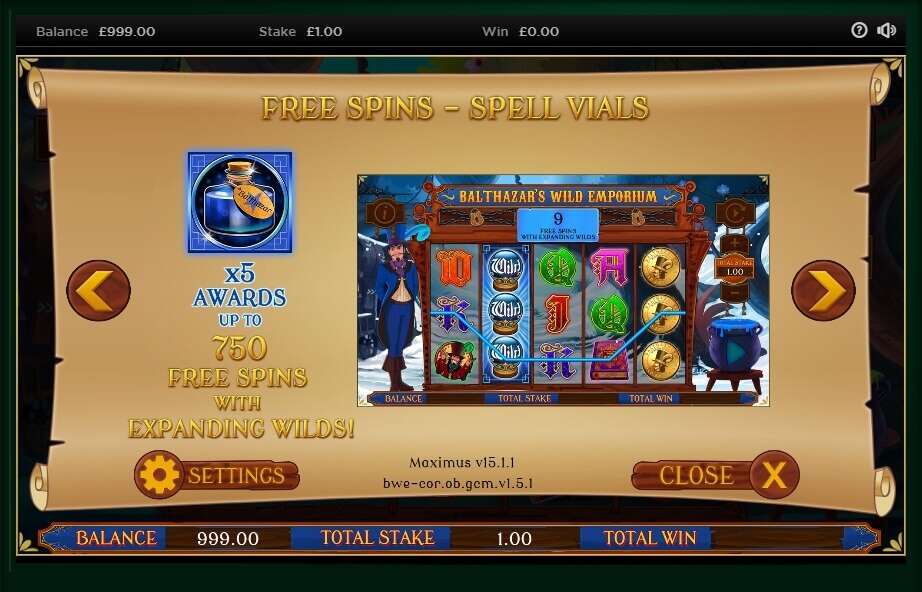Go to the previous paytable page arrow
Screen dimensions: 922x592
tap(98, 291)
